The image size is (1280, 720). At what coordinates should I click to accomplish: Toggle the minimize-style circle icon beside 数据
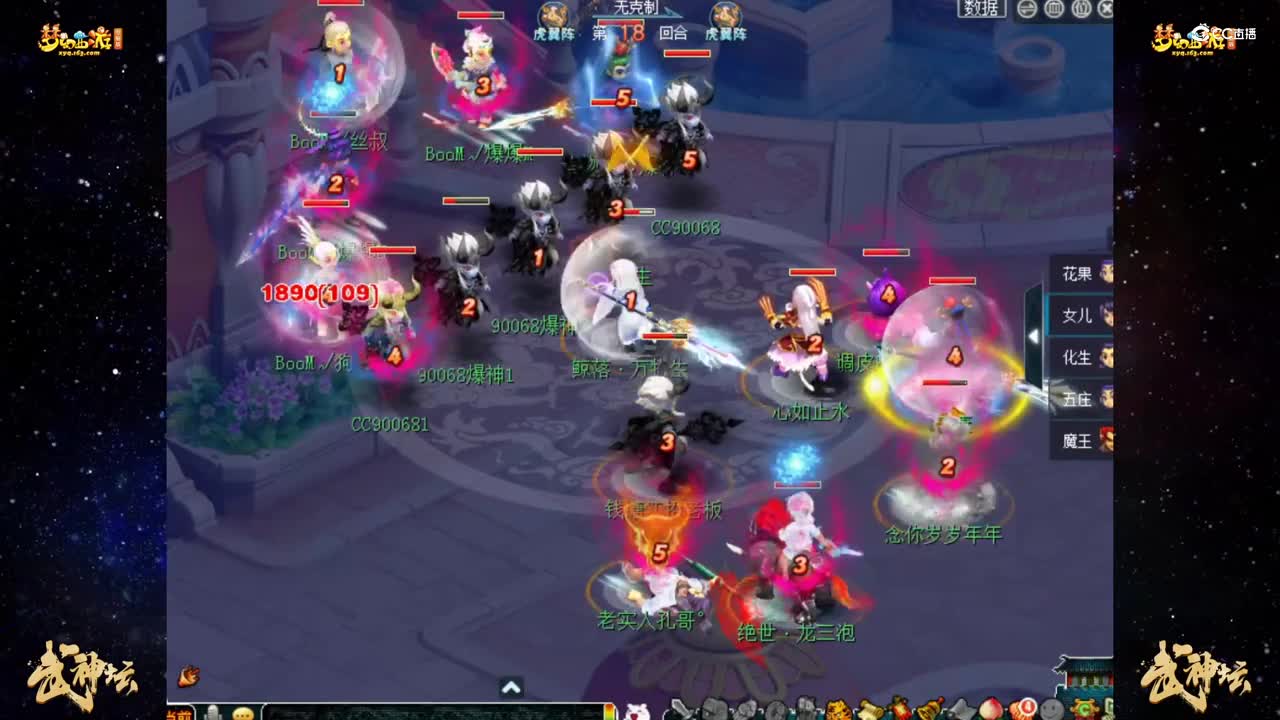point(1027,10)
